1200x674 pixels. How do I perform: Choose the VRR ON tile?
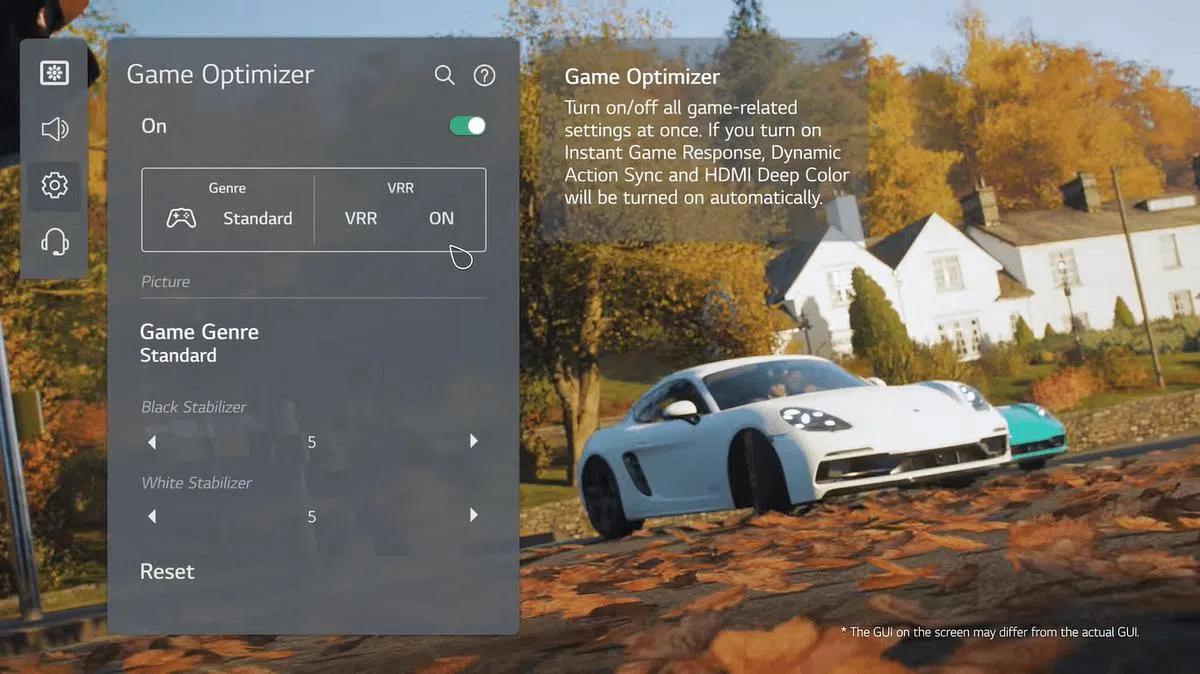[400, 210]
